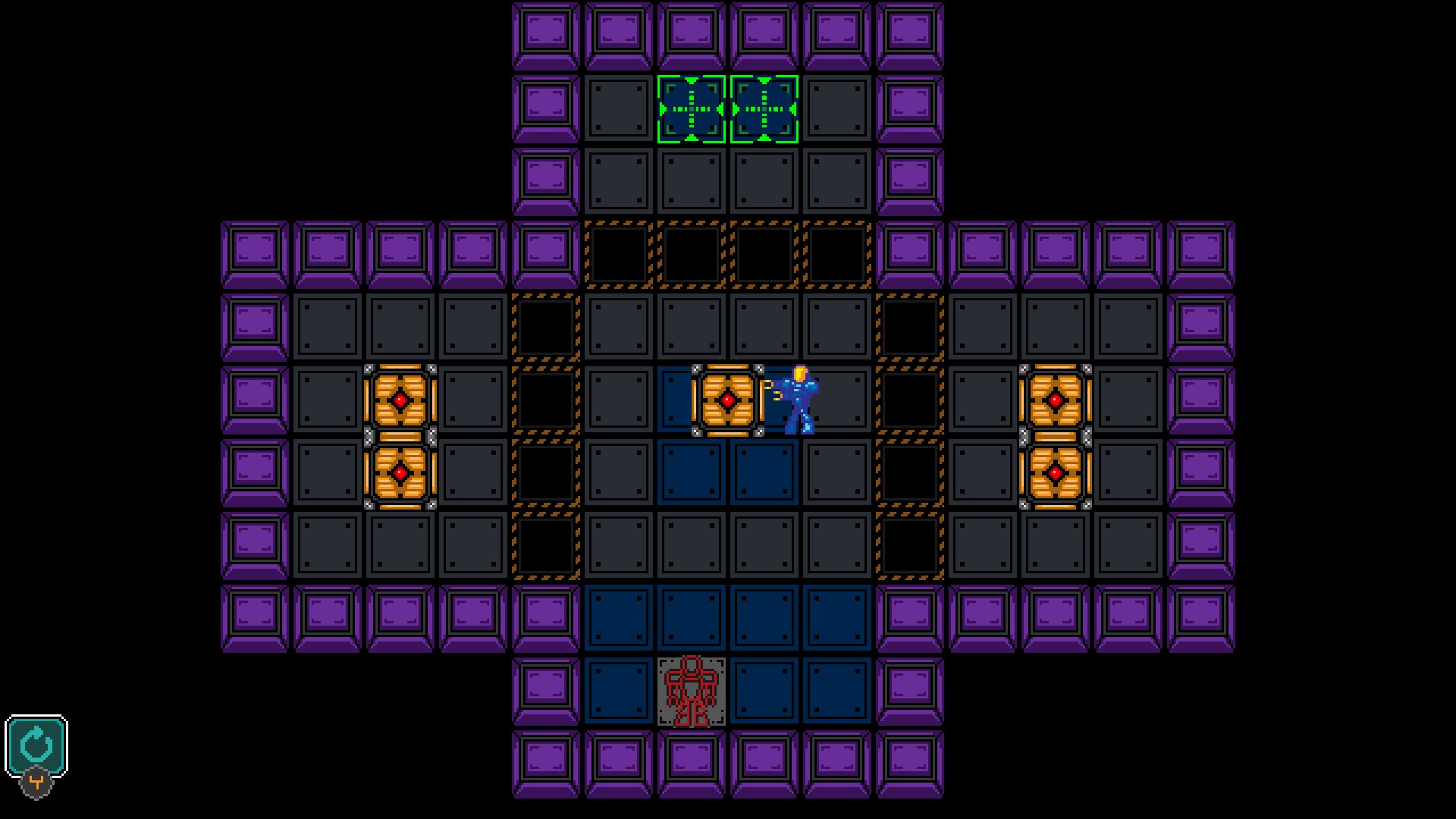The height and width of the screenshot is (819, 1456).
Task: Click the right green target tile
Action: [x=764, y=108]
